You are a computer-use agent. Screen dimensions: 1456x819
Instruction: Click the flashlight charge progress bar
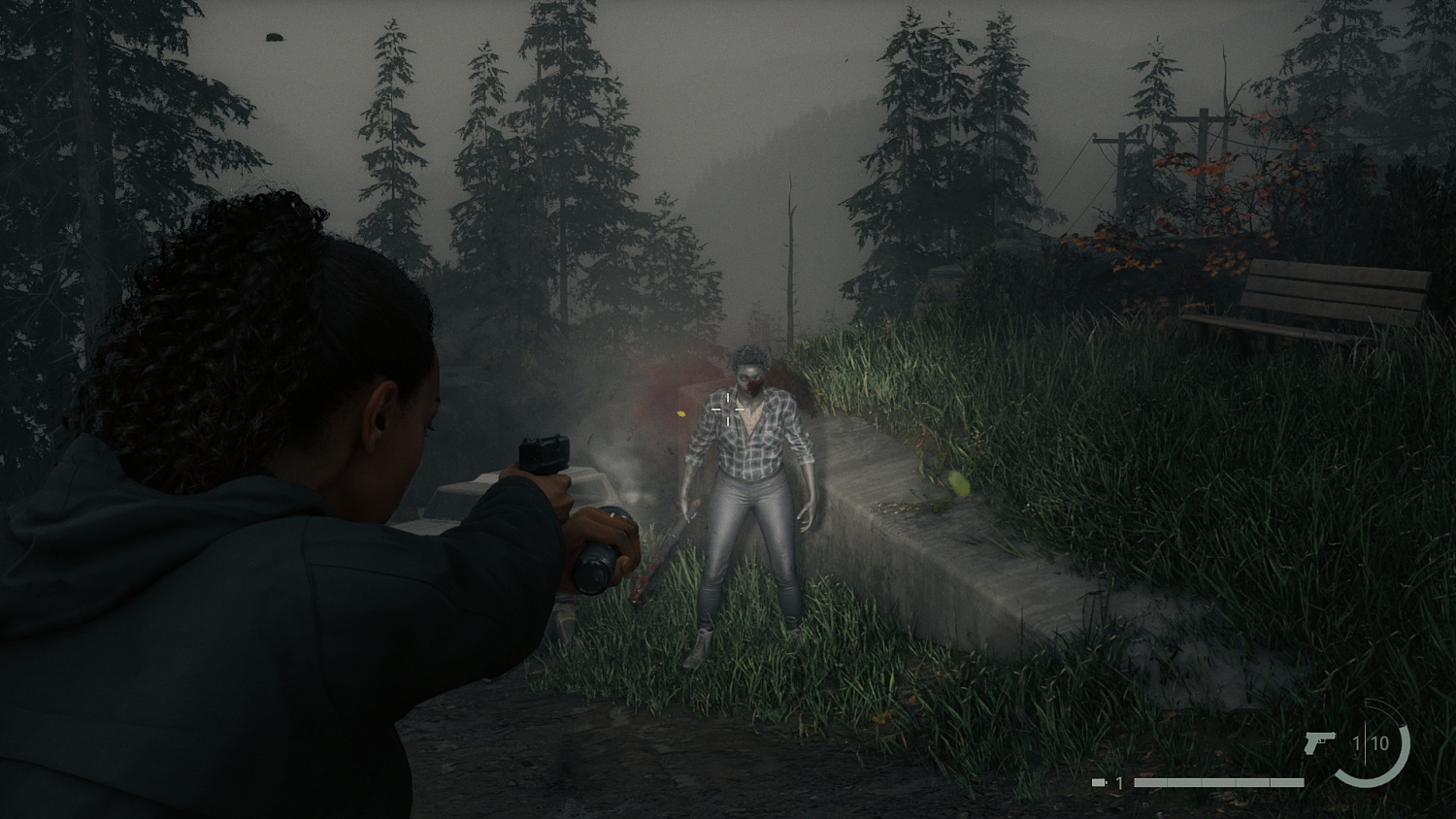1219,782
